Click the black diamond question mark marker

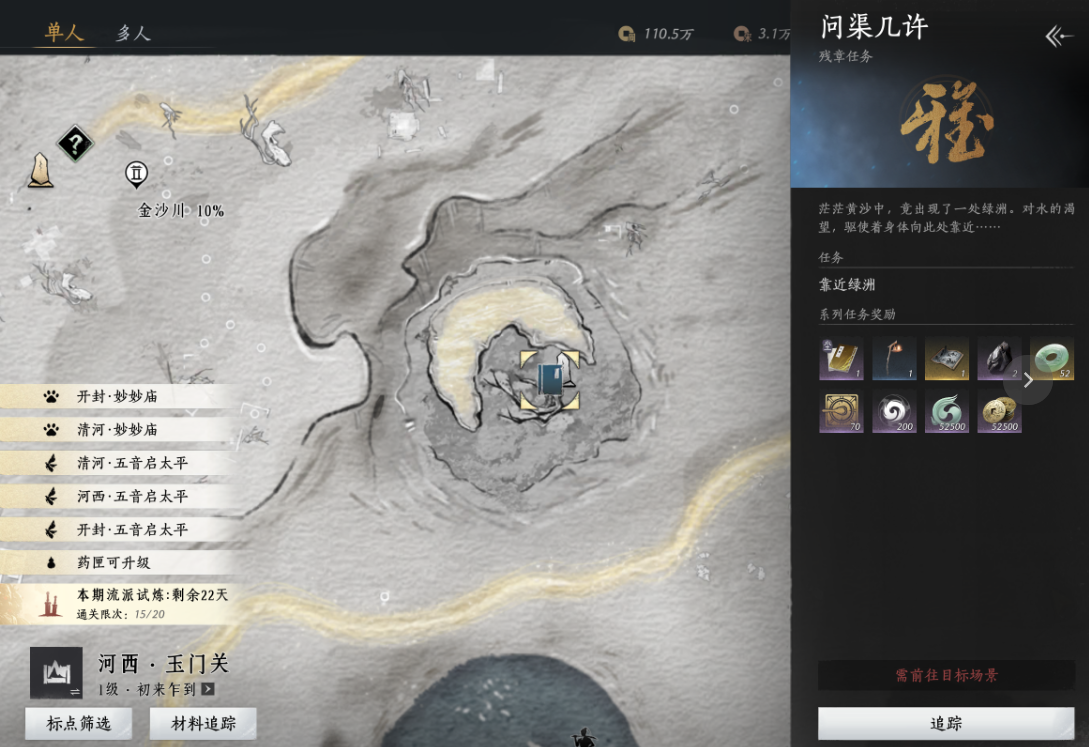point(75,144)
